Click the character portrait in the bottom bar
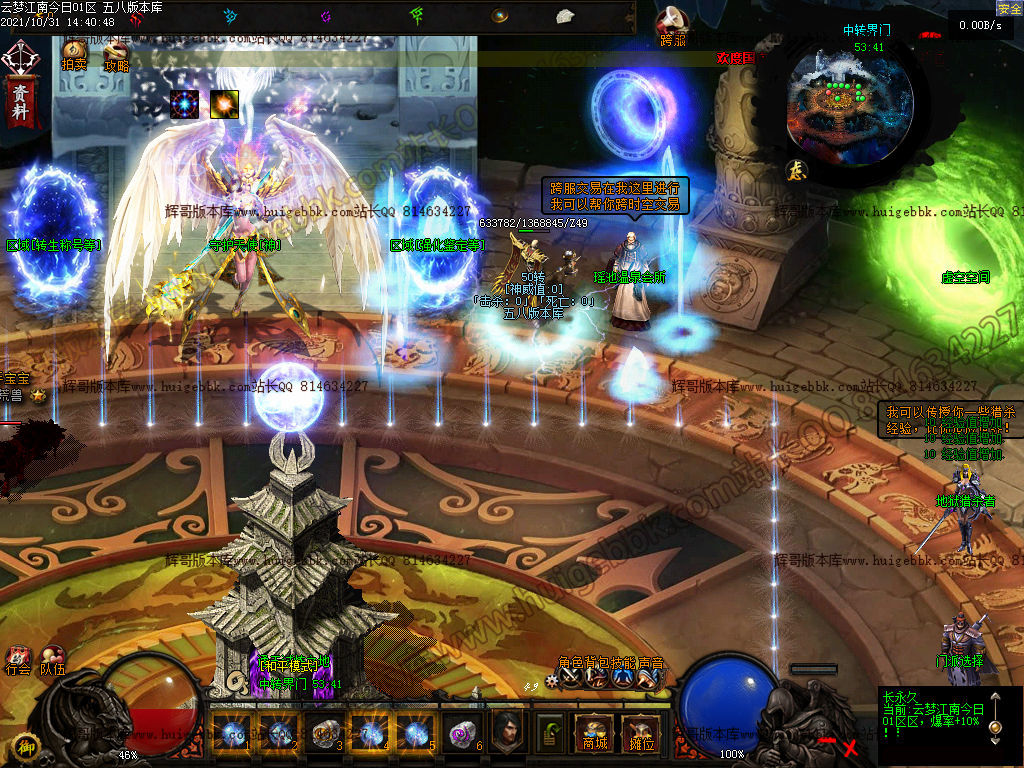This screenshot has width=1024, height=768. [x=508, y=733]
